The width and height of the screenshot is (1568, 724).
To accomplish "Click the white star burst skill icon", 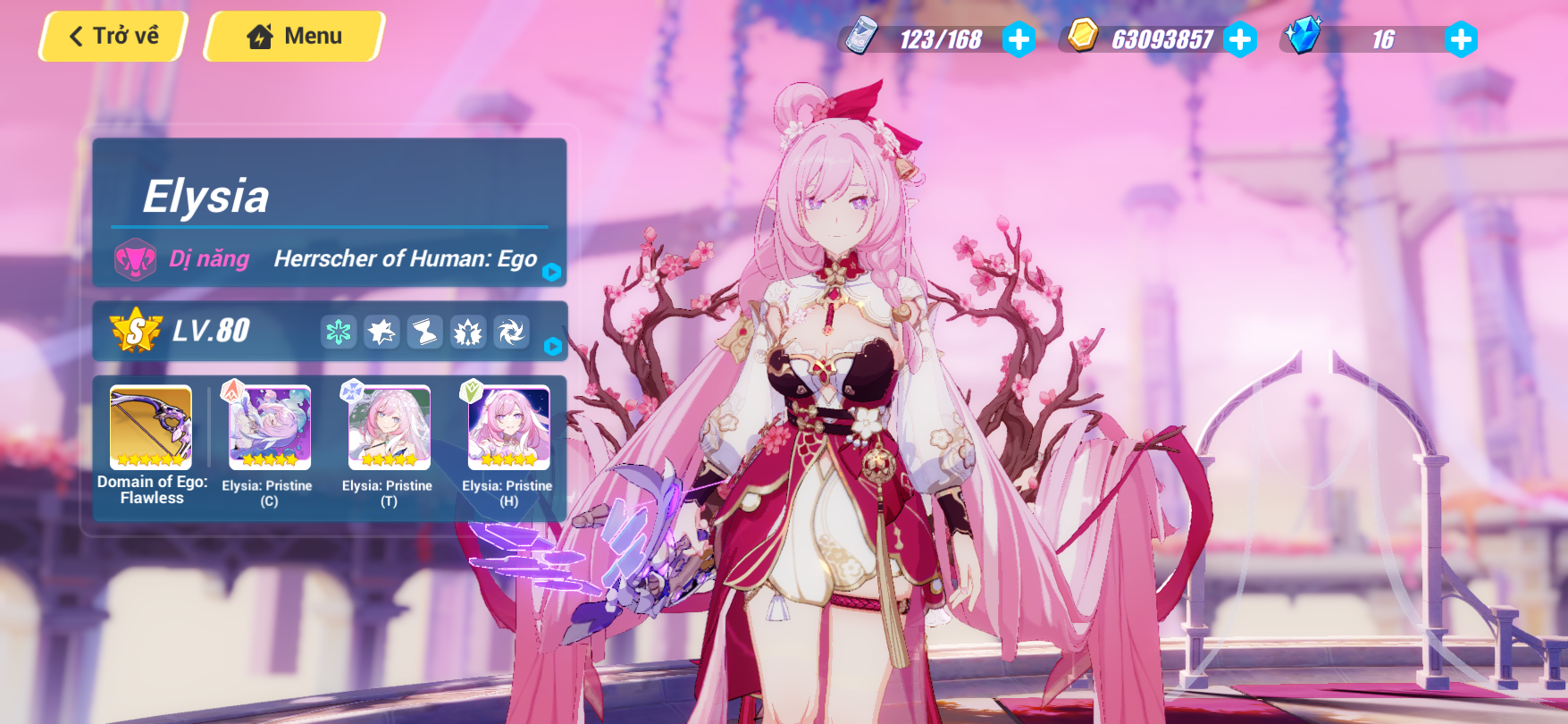I will [379, 332].
